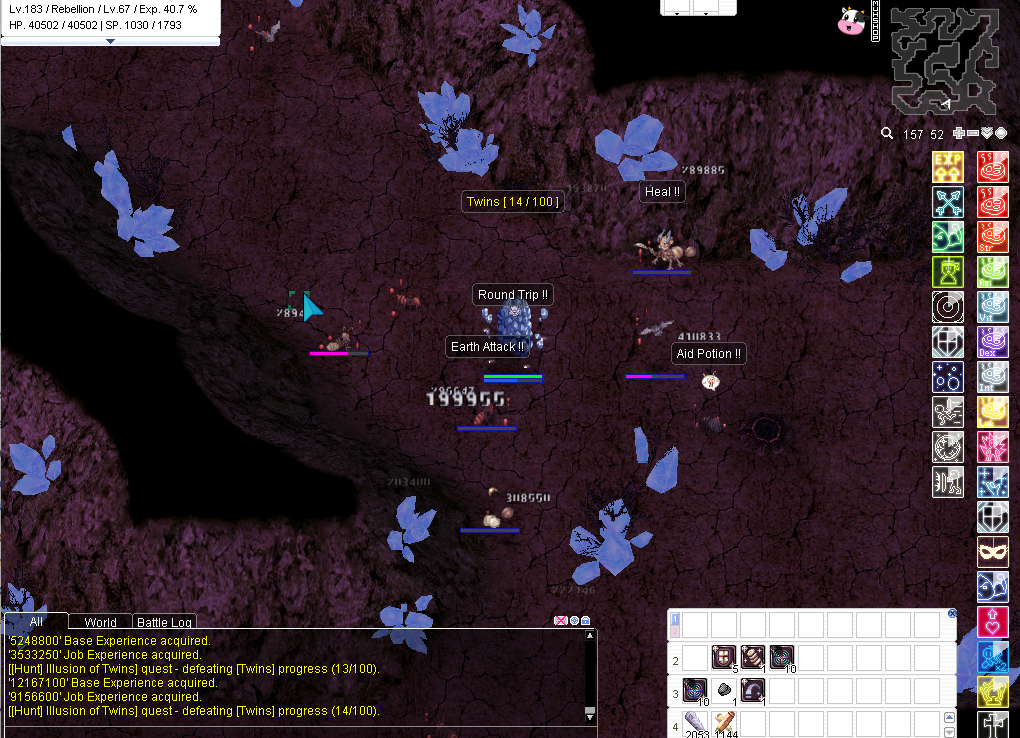
Task: Zoom out the minimap with minus button
Action: (x=973, y=134)
